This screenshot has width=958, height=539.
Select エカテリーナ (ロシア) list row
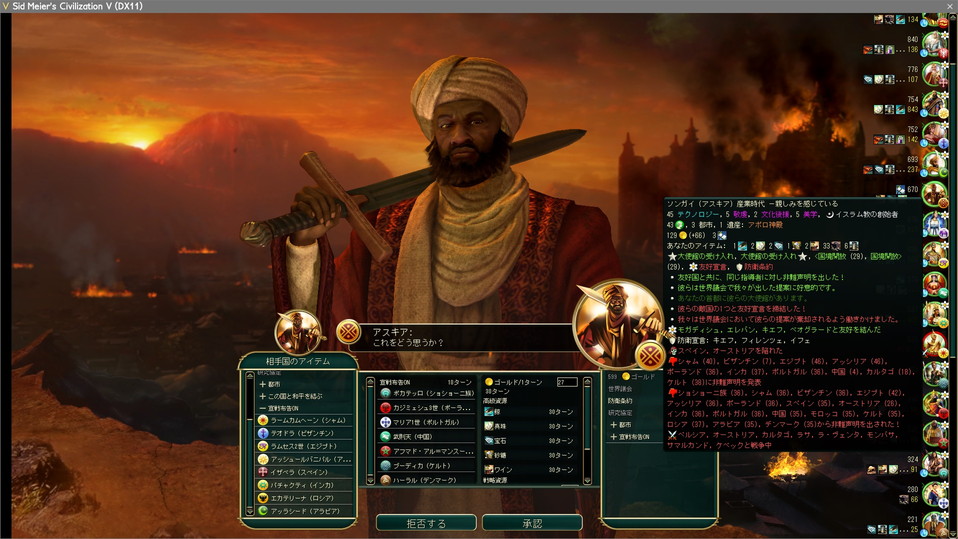[302, 498]
